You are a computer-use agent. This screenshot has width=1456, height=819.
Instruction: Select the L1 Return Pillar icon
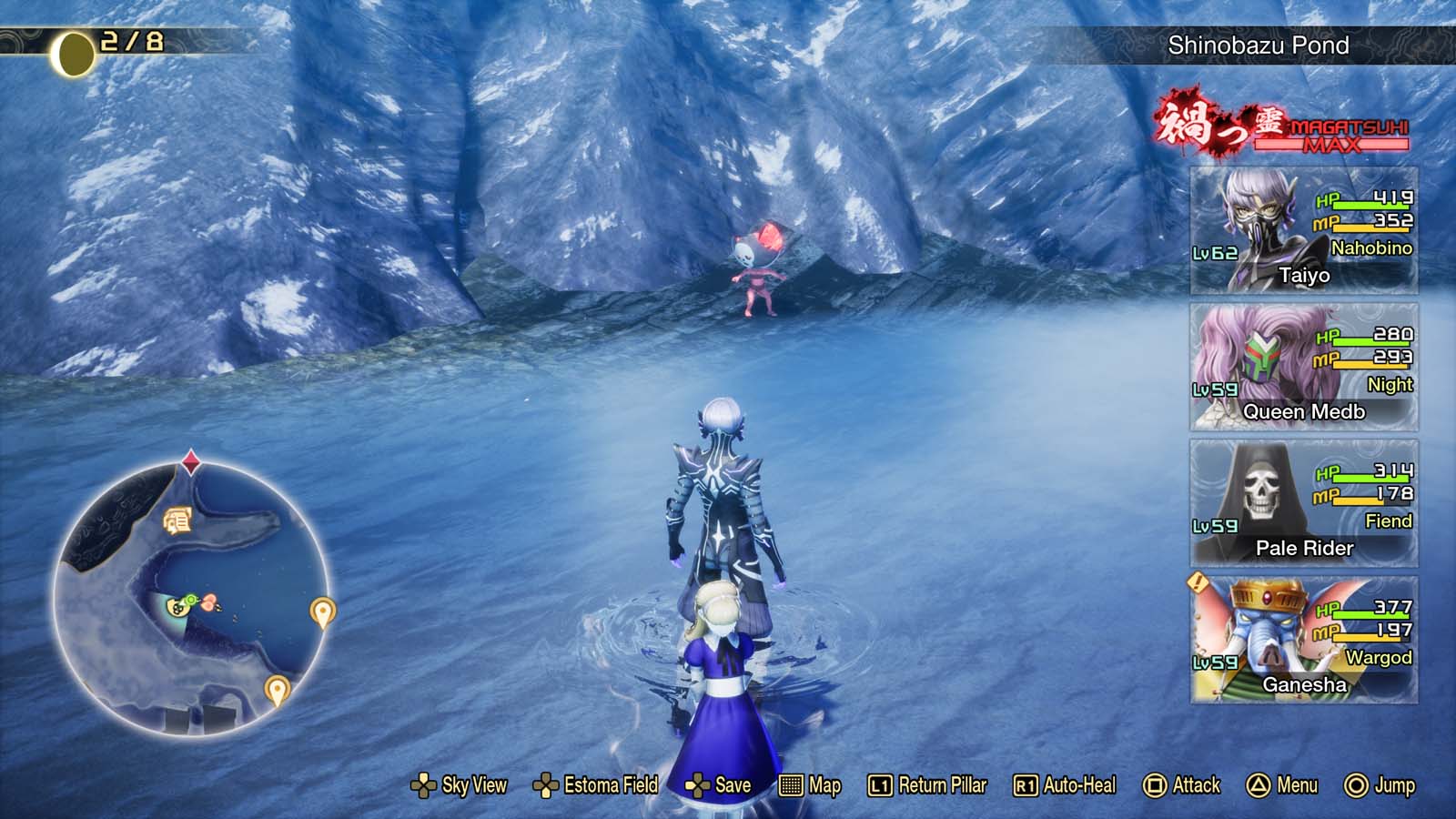878,784
